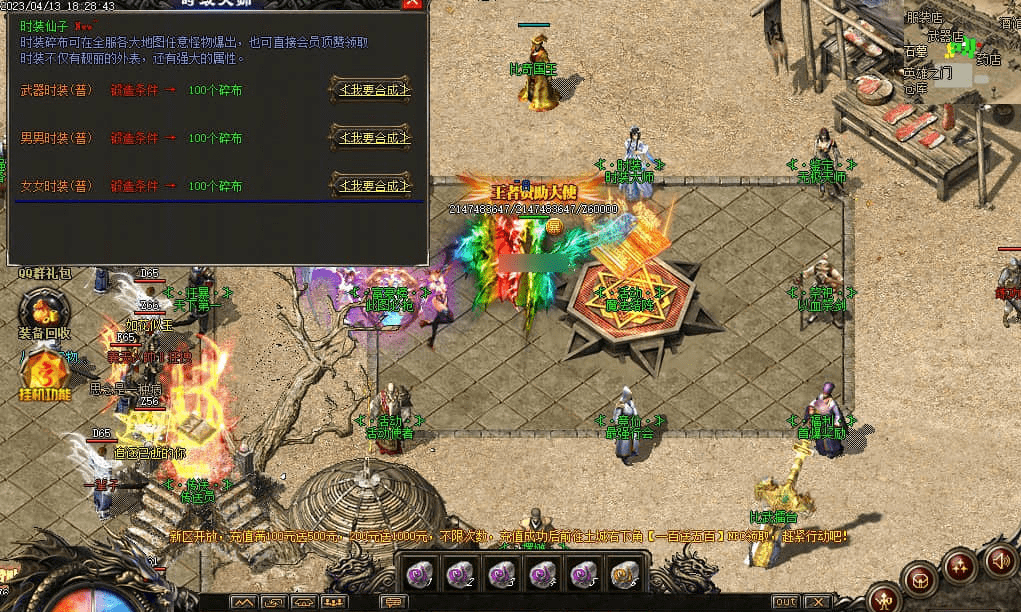Image resolution: width=1021 pixels, height=612 pixels.
Task: Click the small X button beside out
Action: [817, 602]
